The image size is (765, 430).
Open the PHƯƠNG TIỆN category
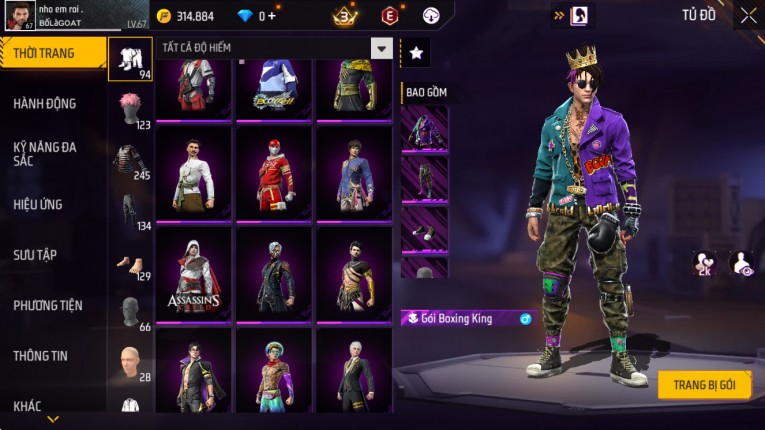tap(48, 306)
